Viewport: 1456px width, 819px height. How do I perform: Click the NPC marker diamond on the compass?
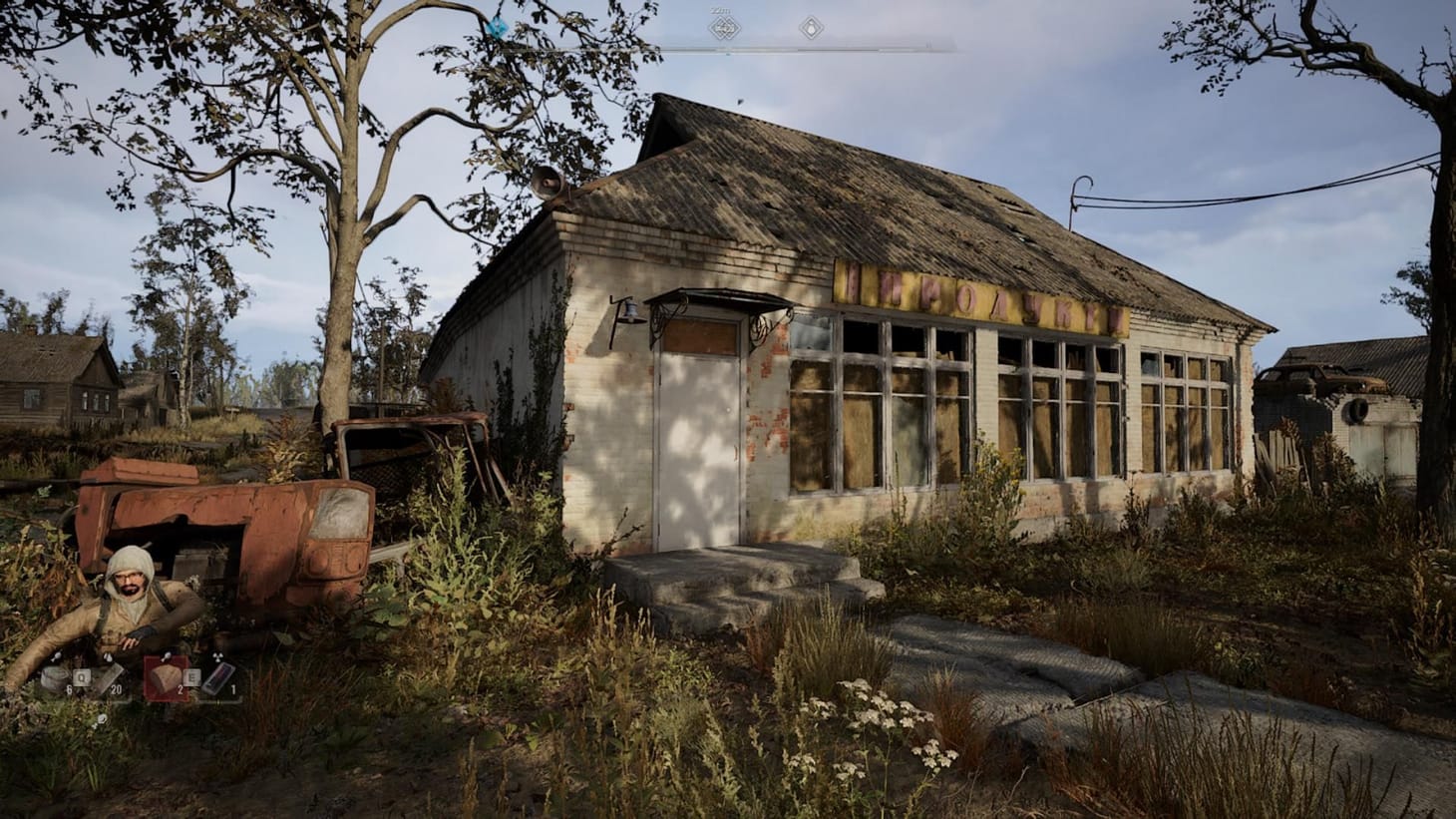[x=812, y=27]
